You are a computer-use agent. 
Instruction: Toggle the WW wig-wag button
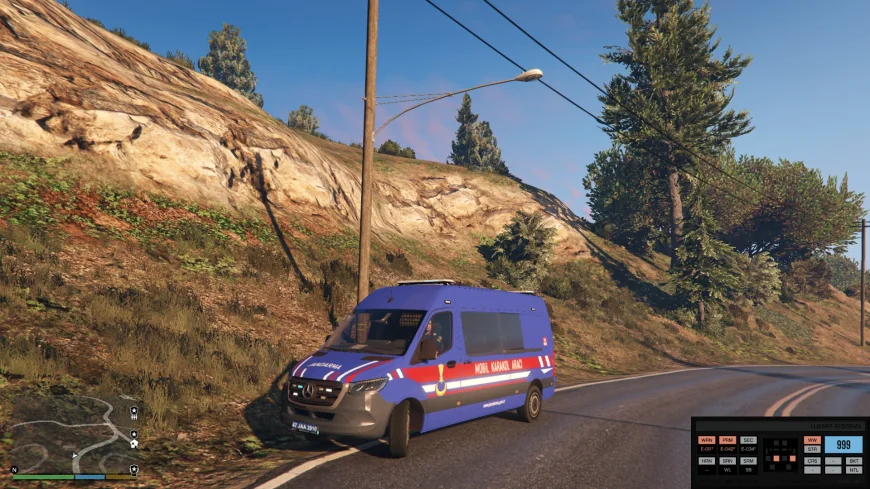812,440
